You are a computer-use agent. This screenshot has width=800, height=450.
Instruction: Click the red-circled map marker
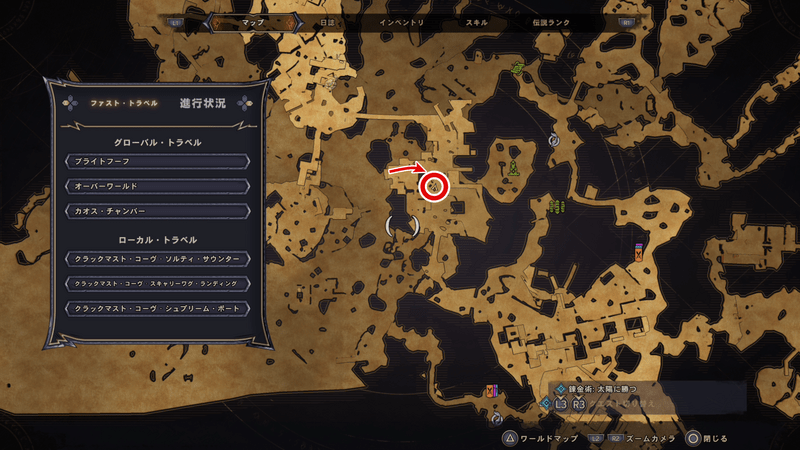point(435,185)
